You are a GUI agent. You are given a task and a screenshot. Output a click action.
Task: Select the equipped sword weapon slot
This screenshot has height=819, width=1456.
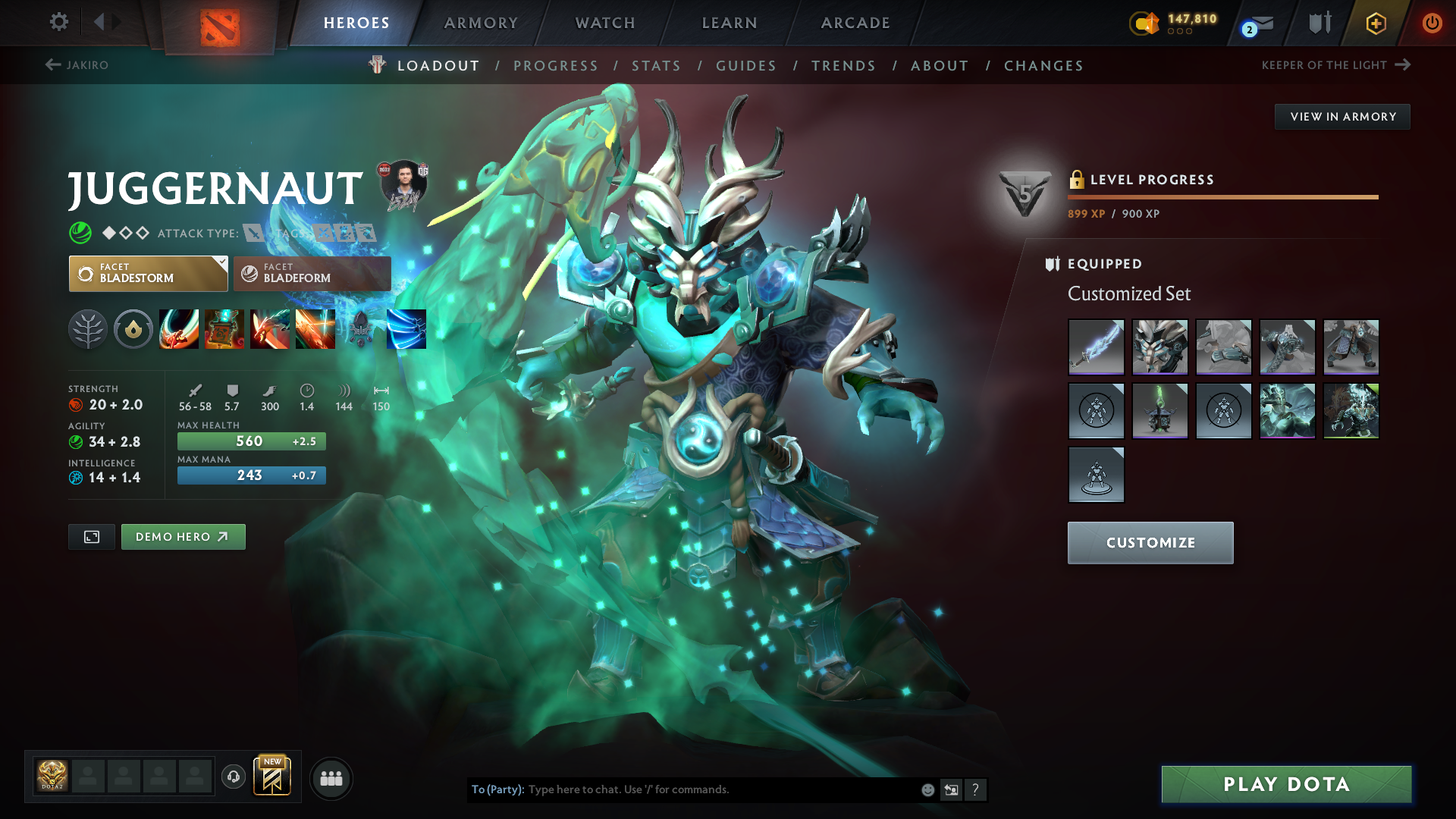pos(1096,347)
